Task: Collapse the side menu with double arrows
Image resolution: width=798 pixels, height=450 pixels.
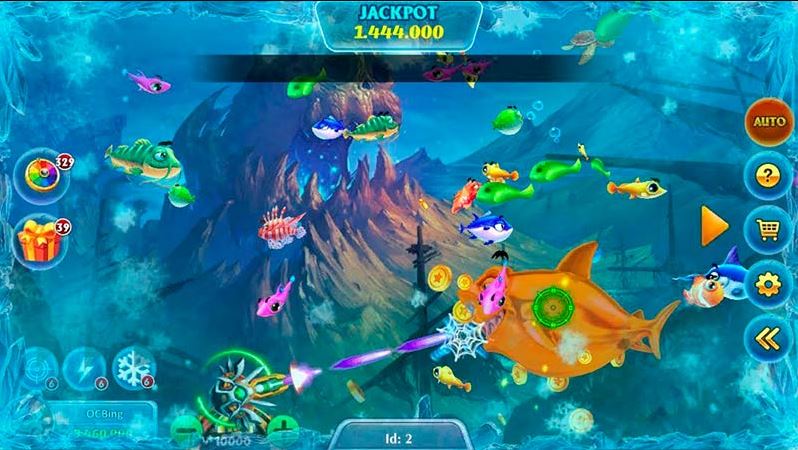Action: pyautogui.click(x=768, y=339)
